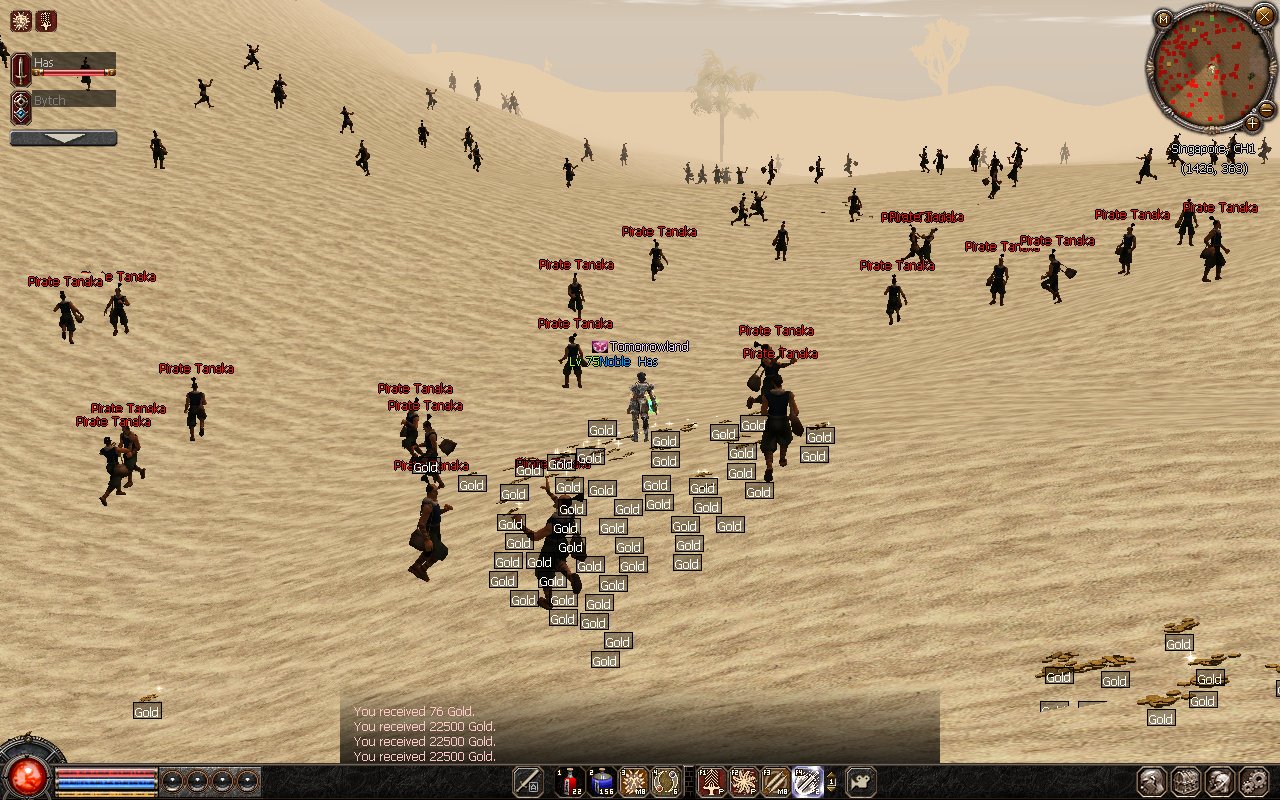Viewport: 1280px width, 800px height.
Task: Zoom out the minimap with minus button
Action: (x=1266, y=109)
